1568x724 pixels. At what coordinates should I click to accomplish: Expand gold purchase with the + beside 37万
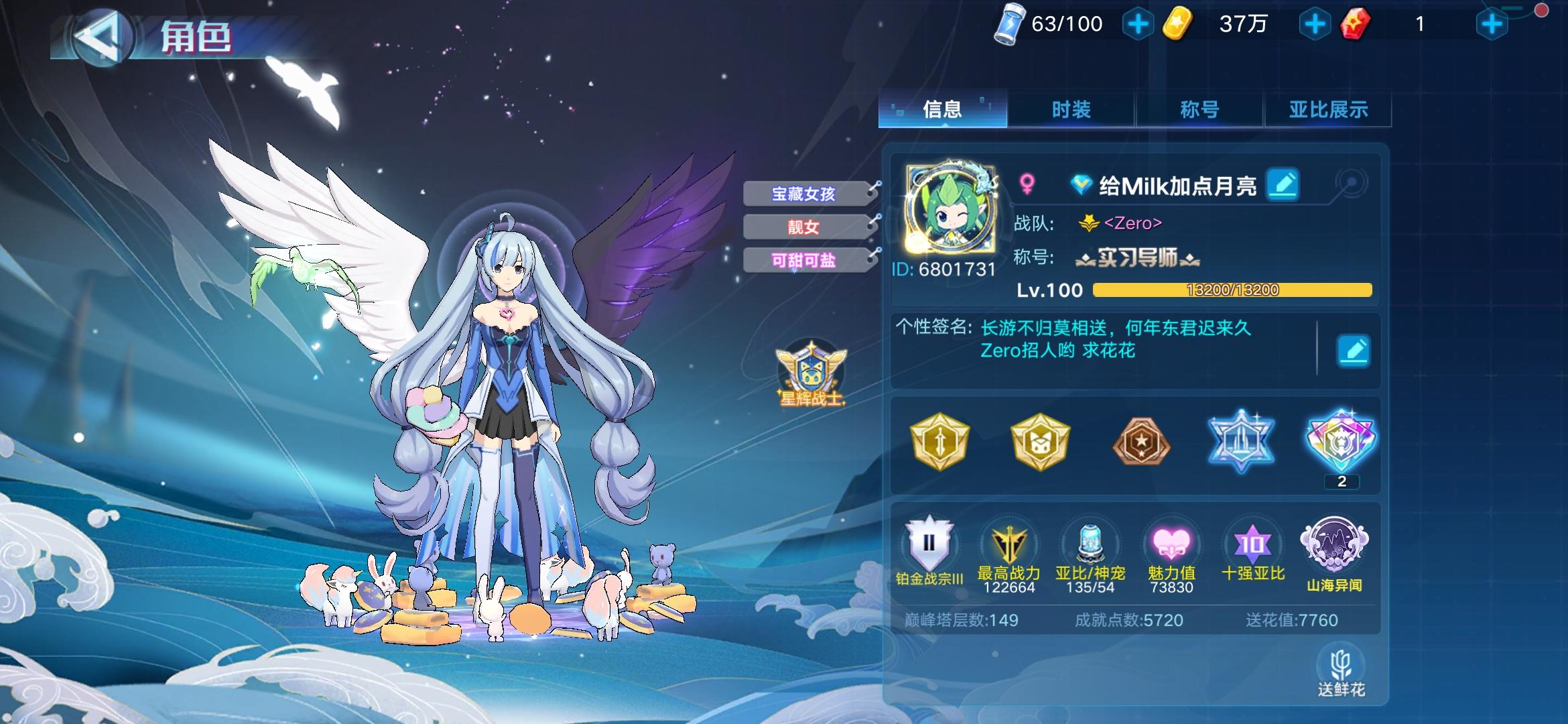coord(1315,23)
